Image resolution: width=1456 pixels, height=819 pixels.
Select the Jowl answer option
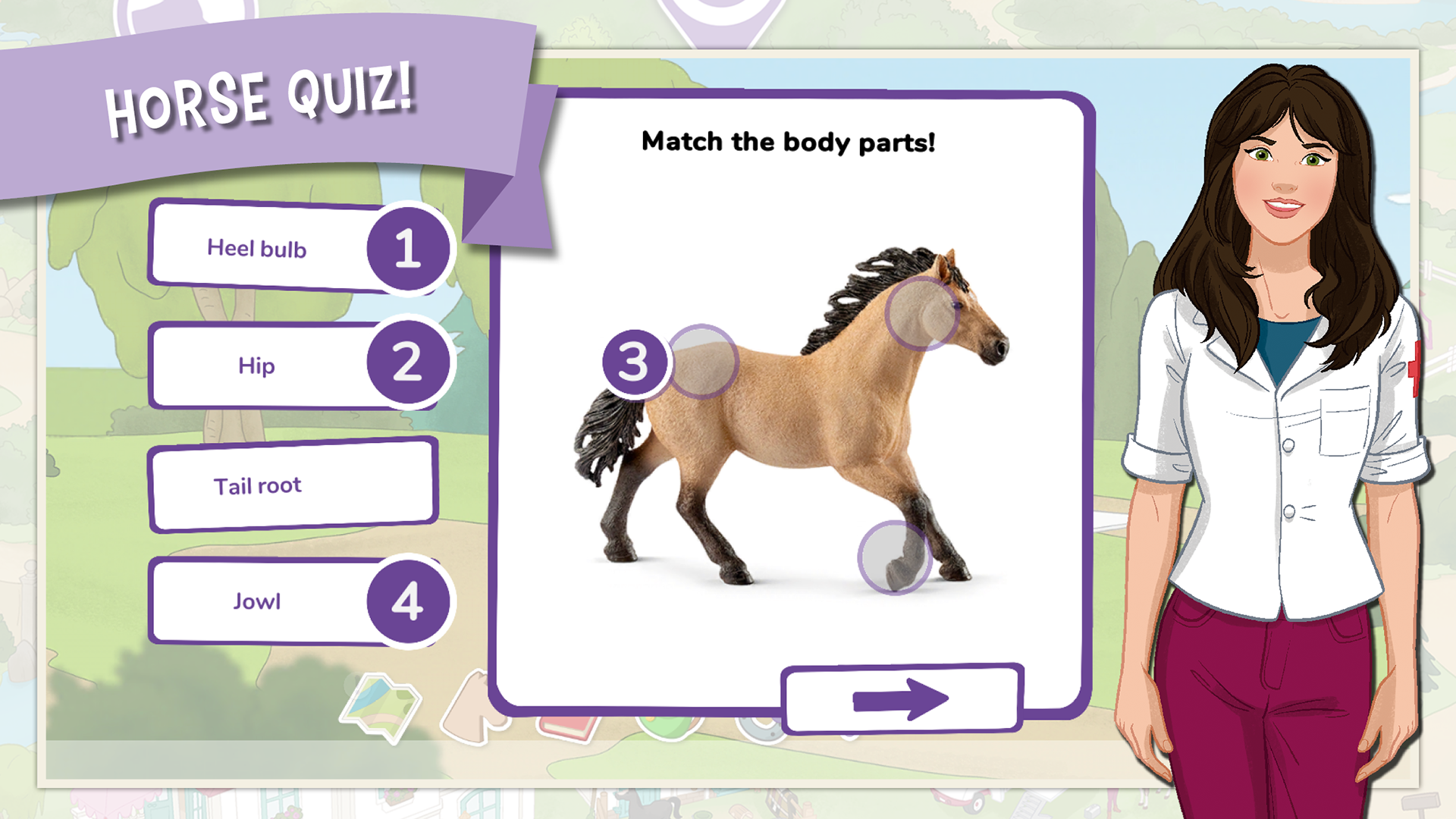tap(258, 601)
